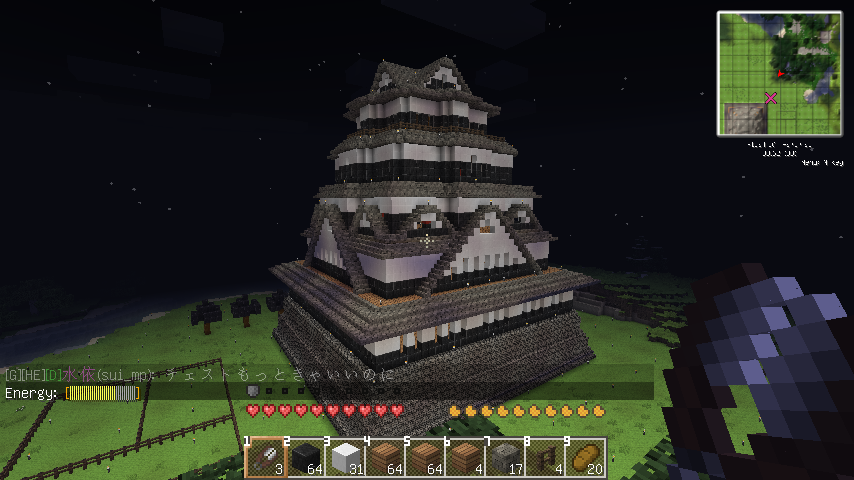Select the wooden slab stack of 4
Screen dimensions: 854x480
[466, 458]
